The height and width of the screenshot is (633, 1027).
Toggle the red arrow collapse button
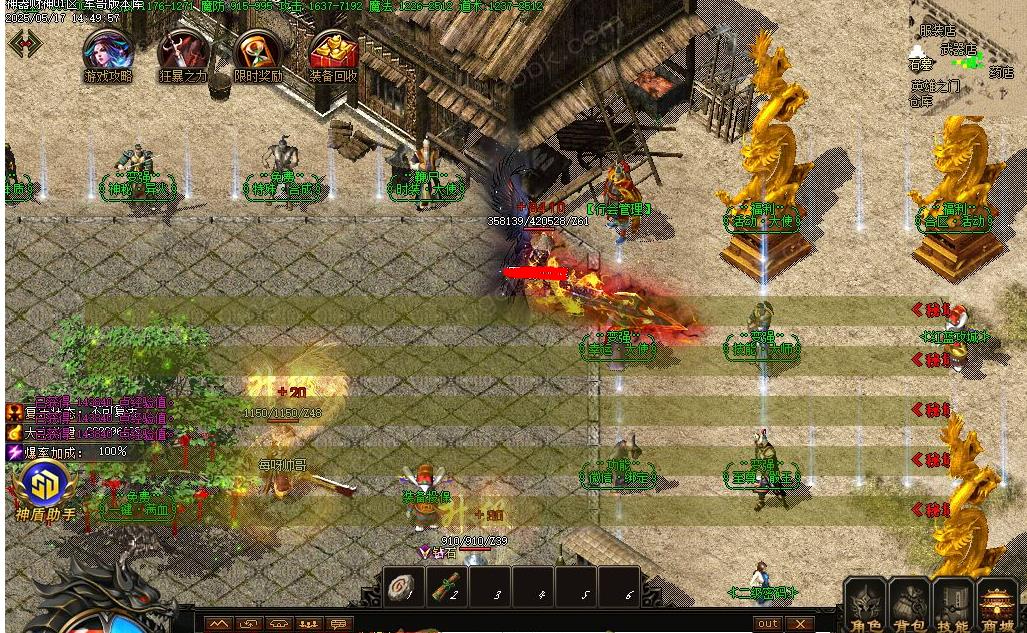pos(25,43)
